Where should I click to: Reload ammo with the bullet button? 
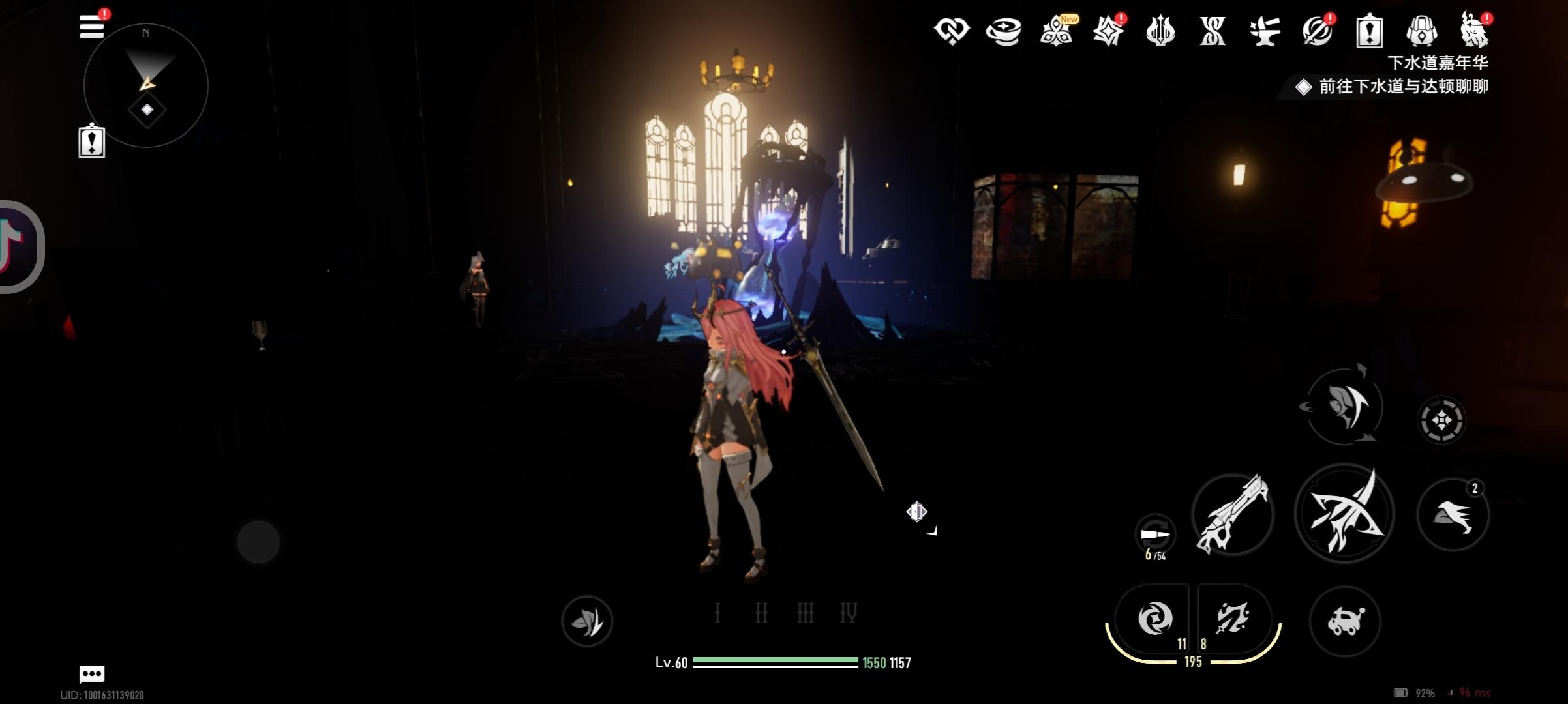point(1154,535)
